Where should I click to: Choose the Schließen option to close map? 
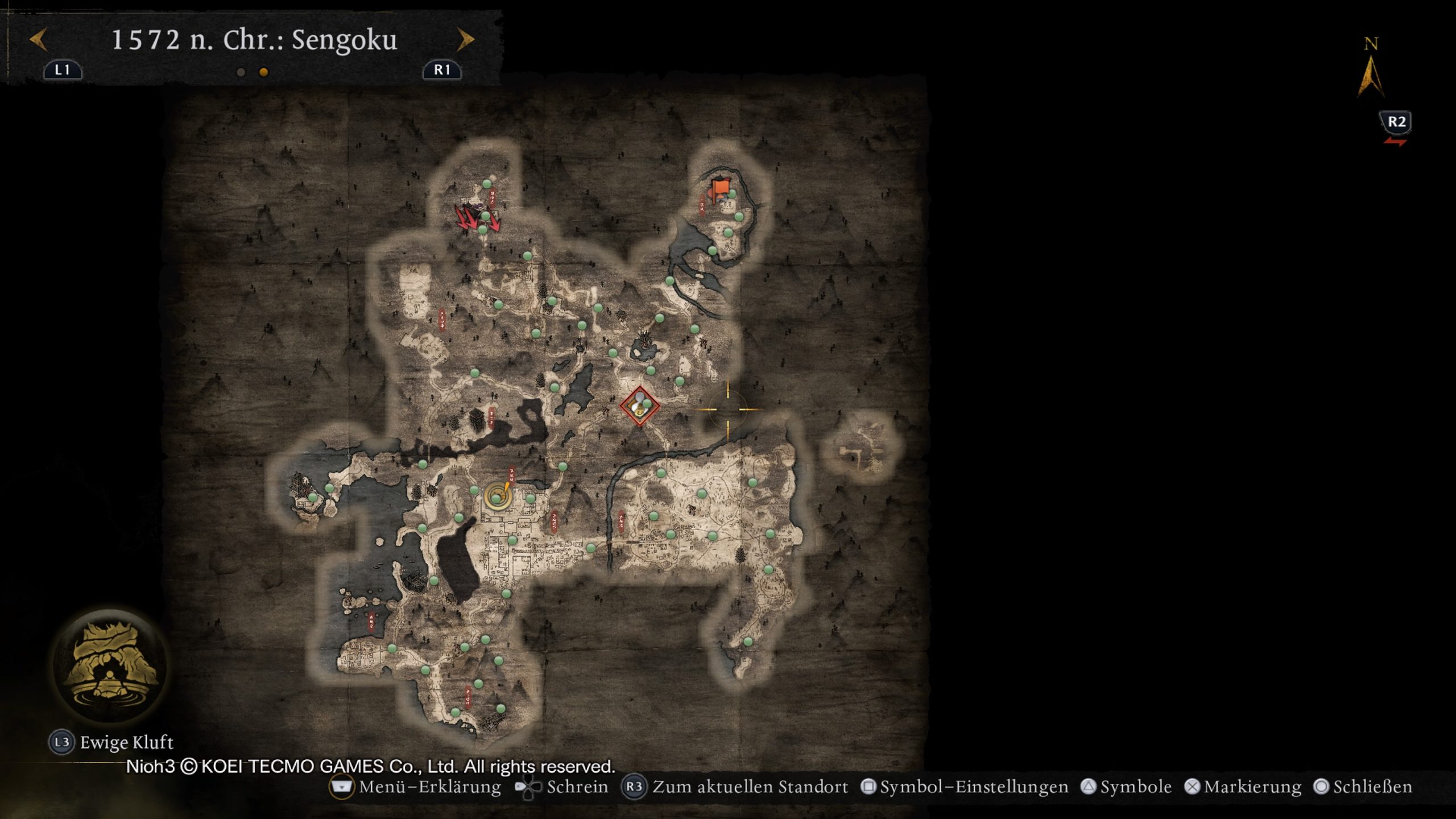1363,787
